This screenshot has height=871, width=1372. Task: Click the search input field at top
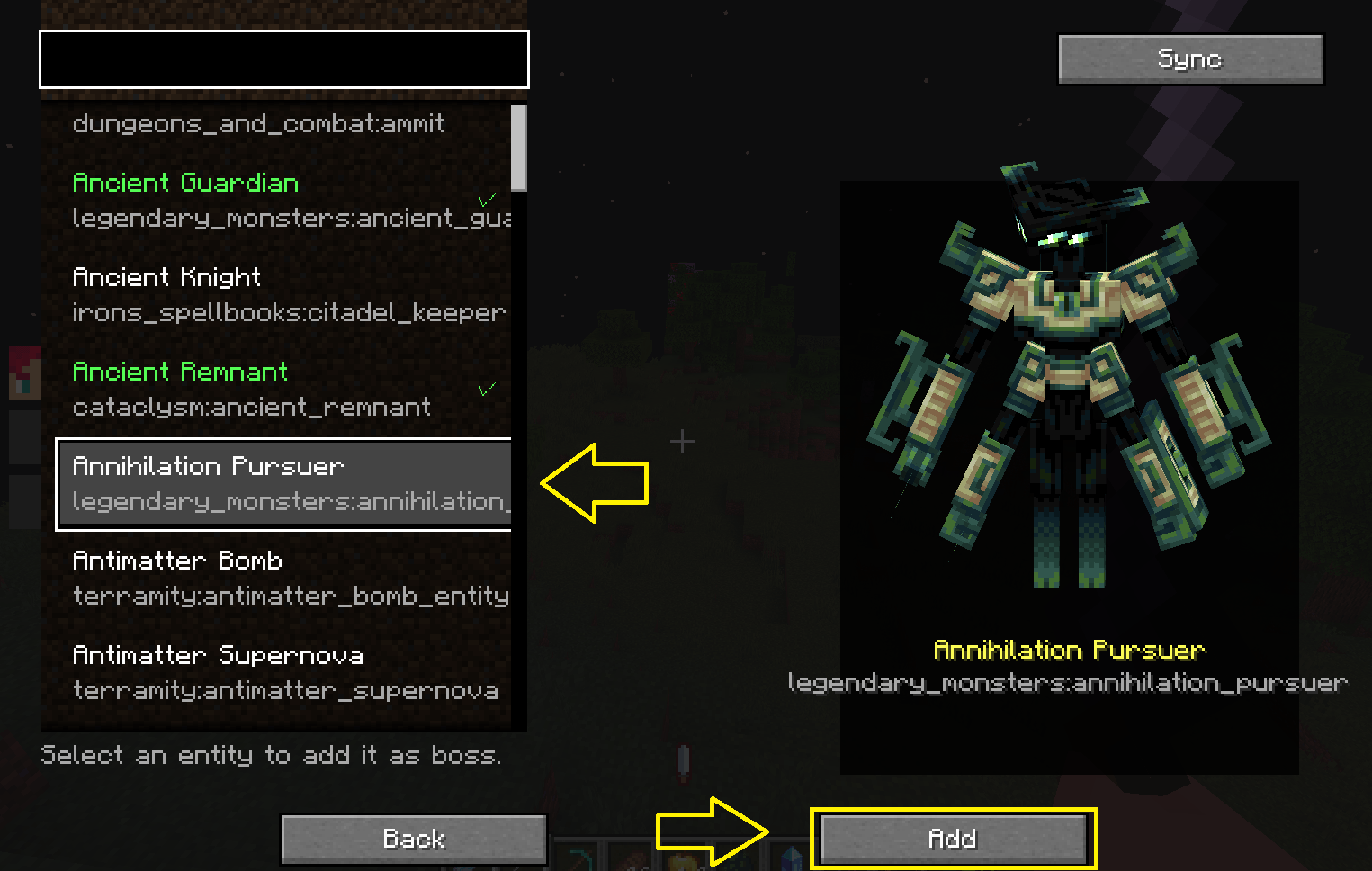pyautogui.click(x=283, y=59)
